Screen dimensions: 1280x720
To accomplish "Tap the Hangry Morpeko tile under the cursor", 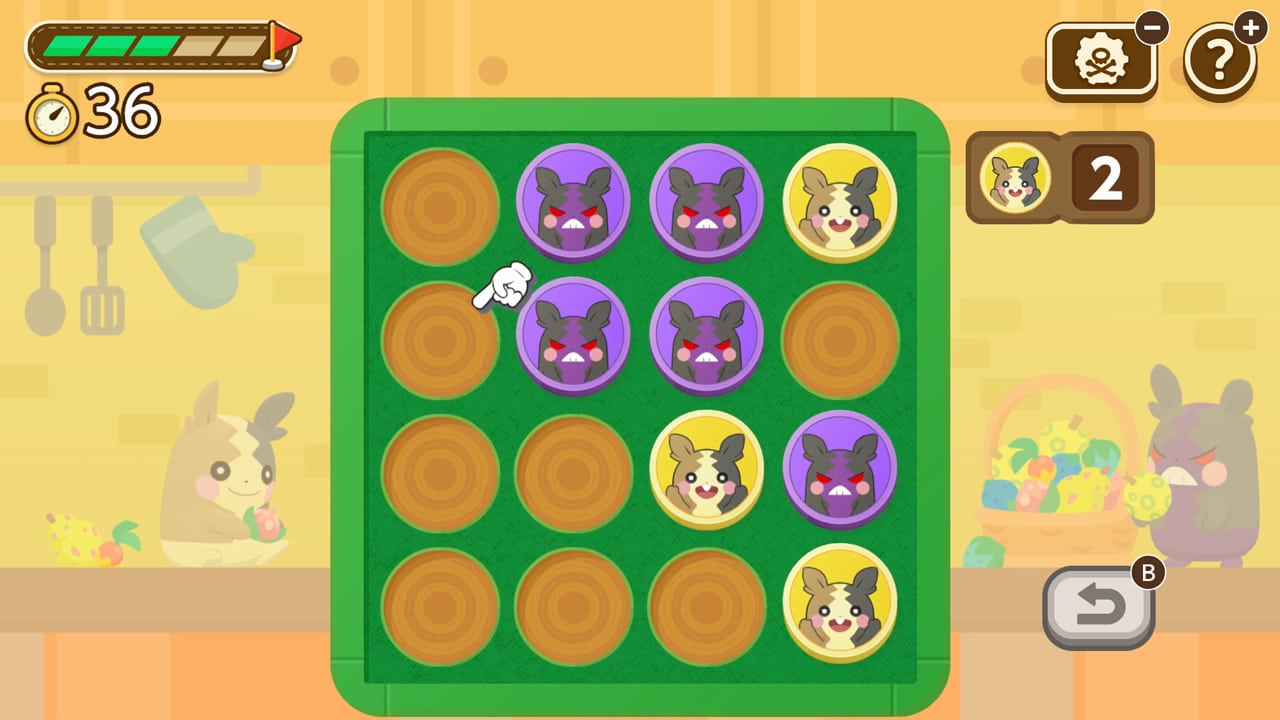I will coord(574,335).
